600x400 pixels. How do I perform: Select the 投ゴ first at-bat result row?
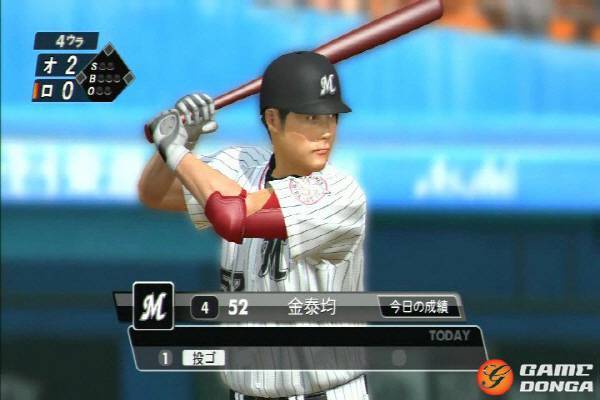click(204, 357)
